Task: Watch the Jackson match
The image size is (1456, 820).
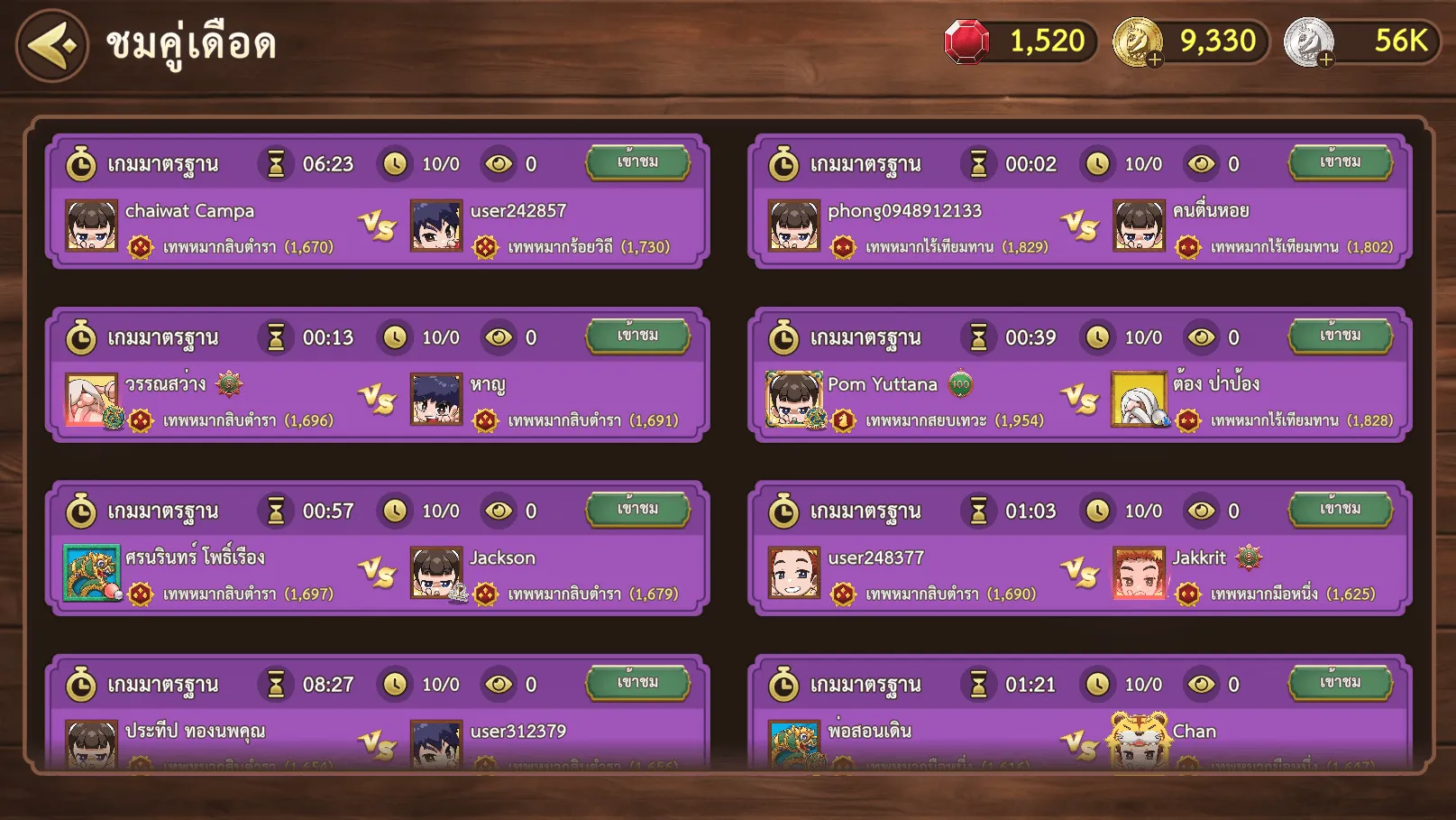Action: (x=637, y=510)
